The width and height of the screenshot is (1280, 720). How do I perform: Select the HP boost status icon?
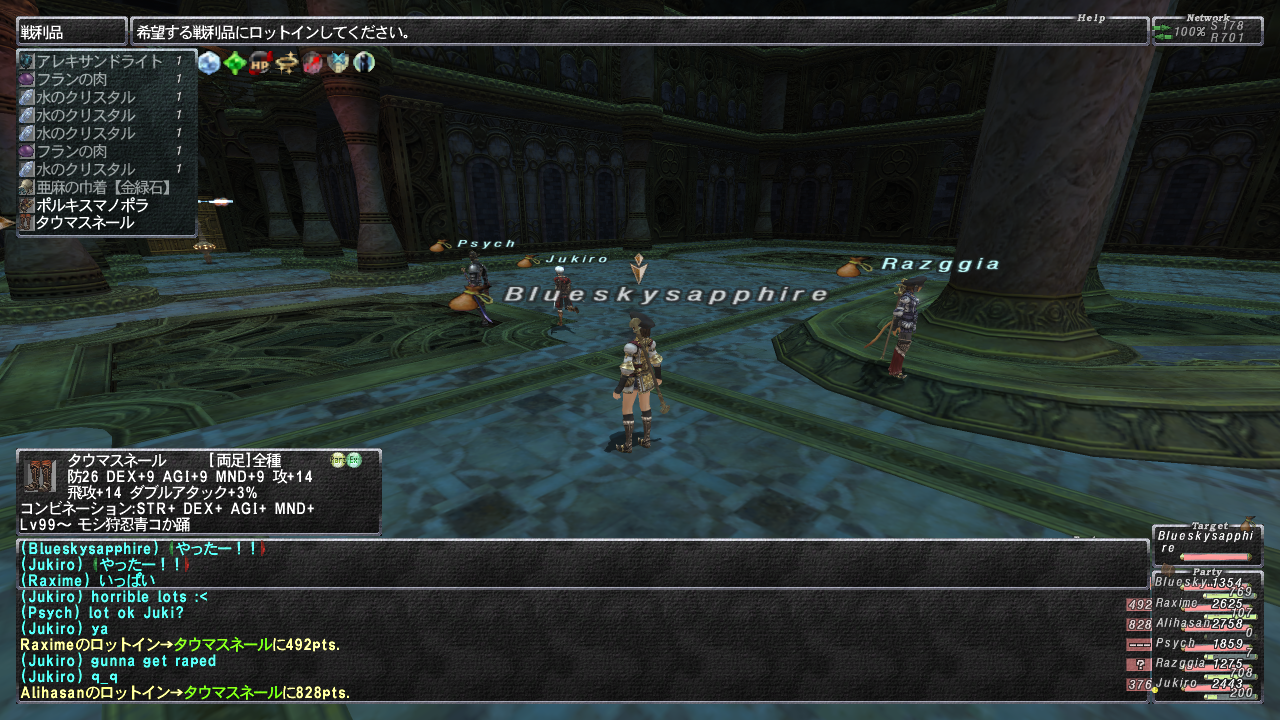pos(261,63)
